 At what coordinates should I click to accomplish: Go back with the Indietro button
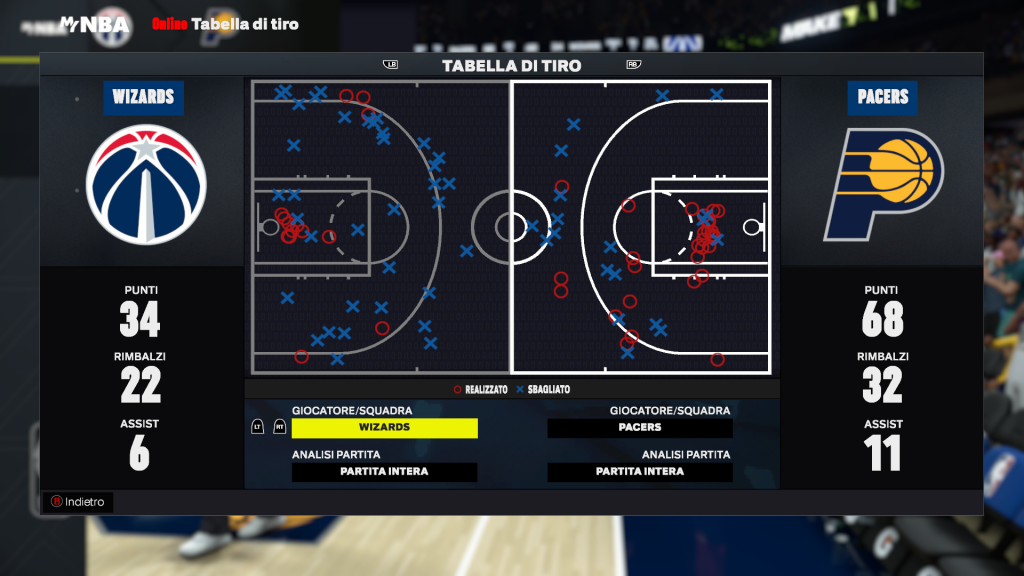[77, 502]
